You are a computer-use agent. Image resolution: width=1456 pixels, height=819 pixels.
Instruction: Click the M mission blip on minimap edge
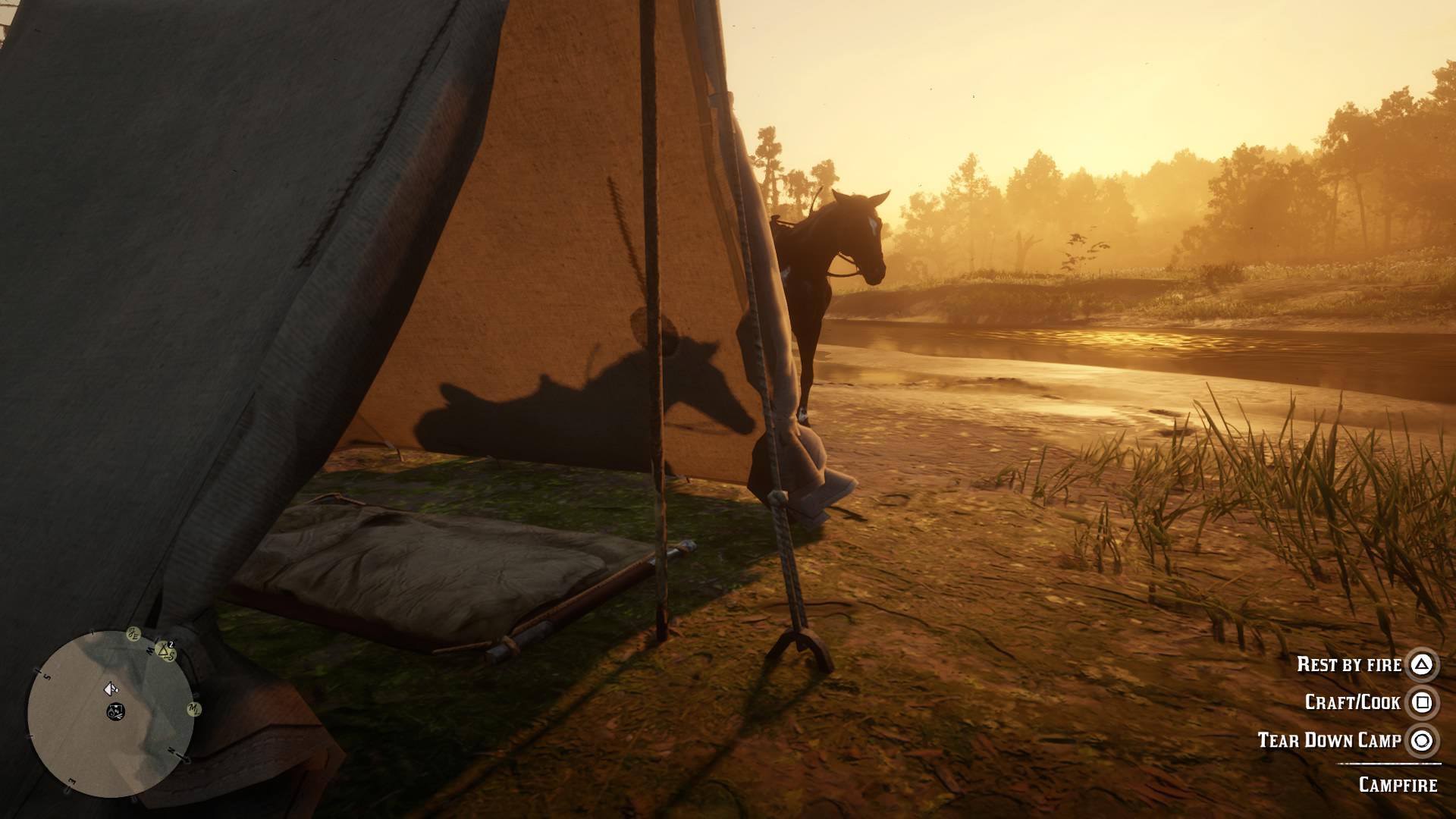194,710
